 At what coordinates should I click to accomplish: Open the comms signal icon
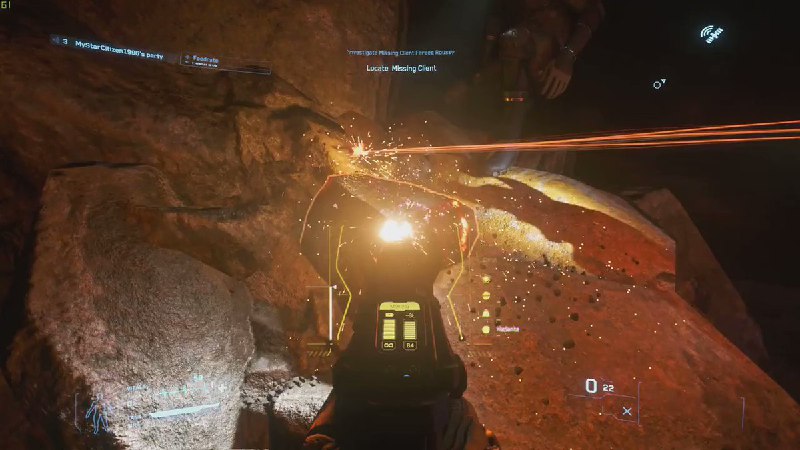click(x=711, y=34)
